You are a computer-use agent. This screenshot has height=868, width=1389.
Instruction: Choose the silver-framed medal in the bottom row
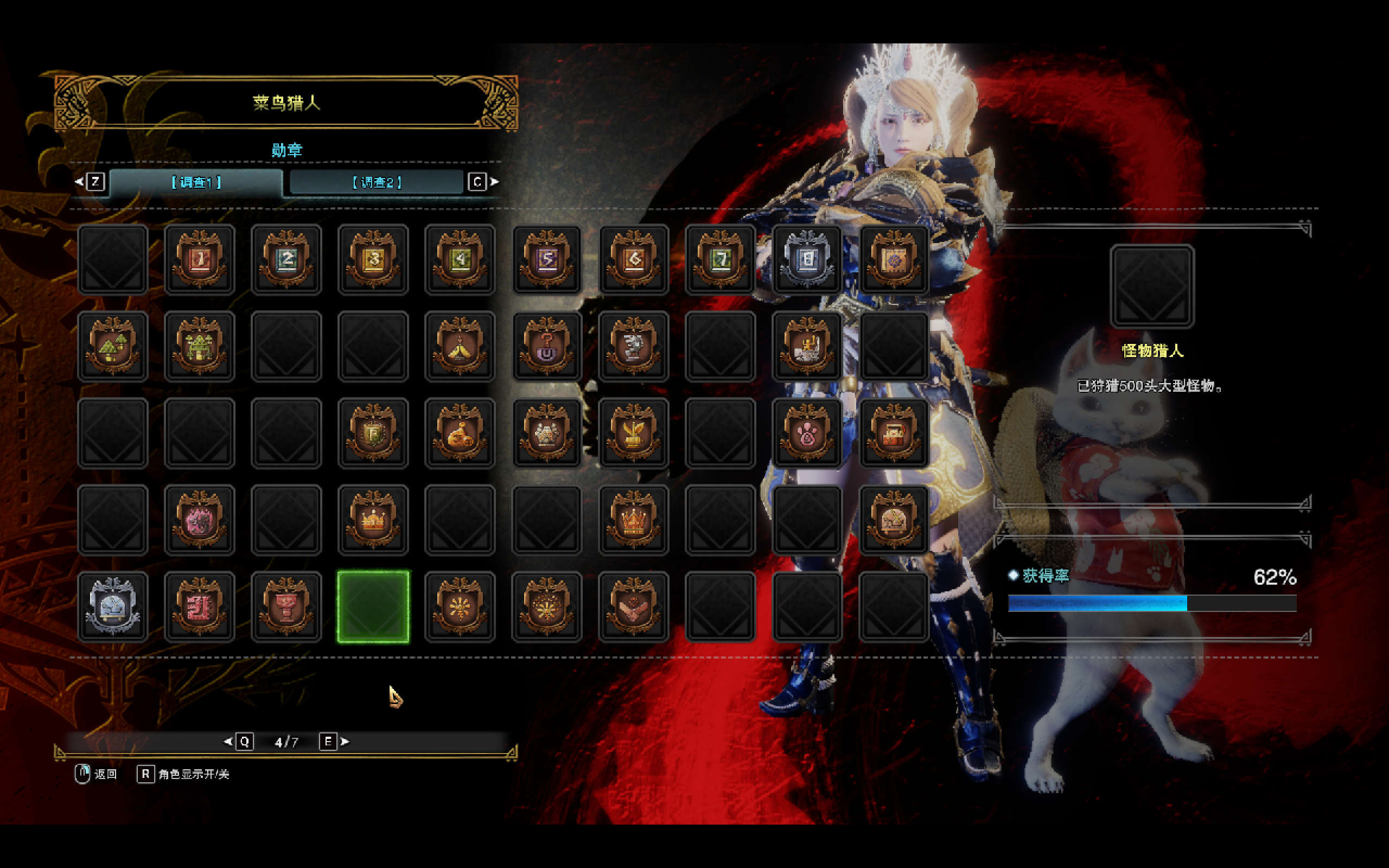coord(112,607)
